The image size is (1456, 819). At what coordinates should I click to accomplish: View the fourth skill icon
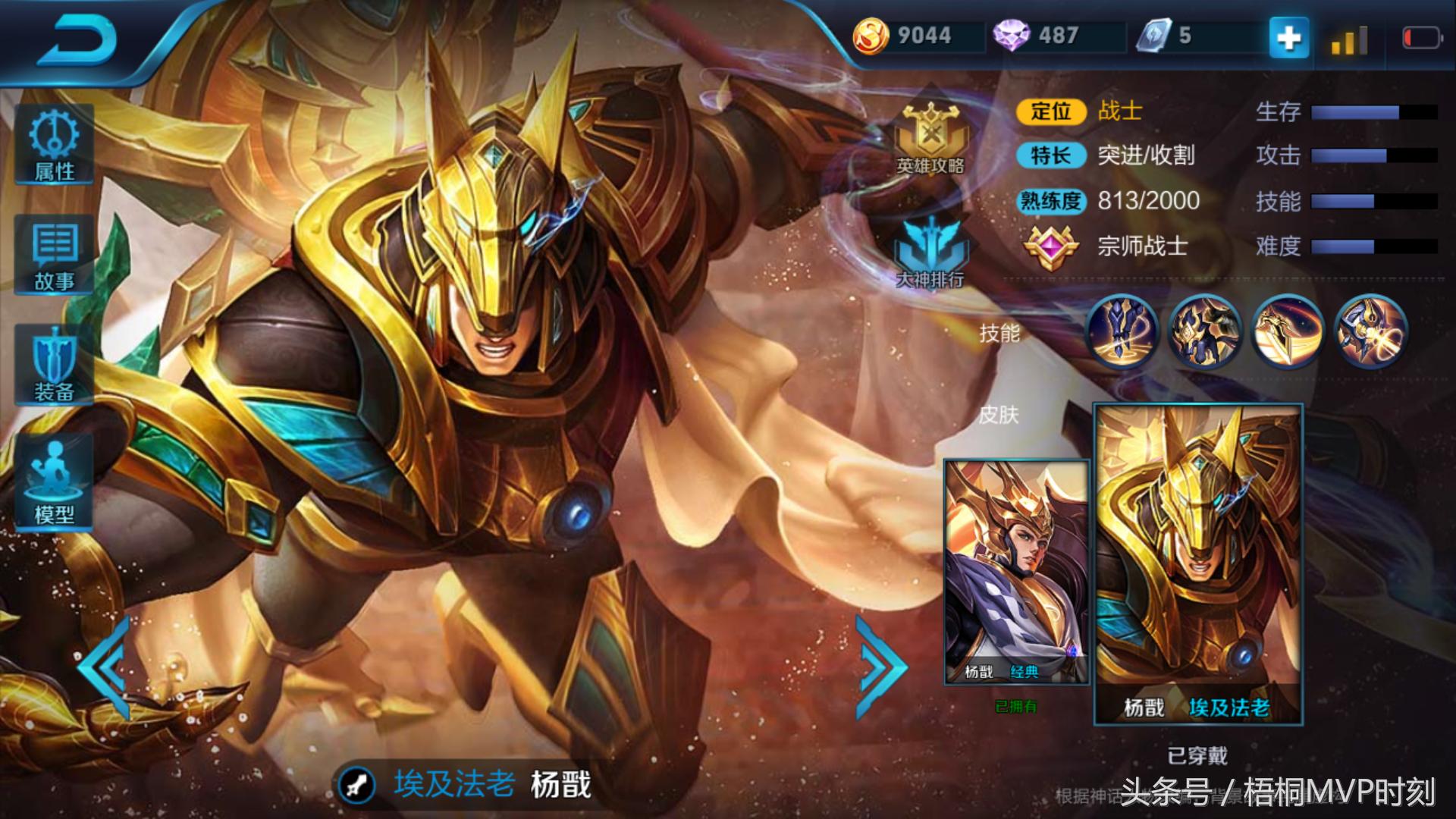tap(1371, 331)
